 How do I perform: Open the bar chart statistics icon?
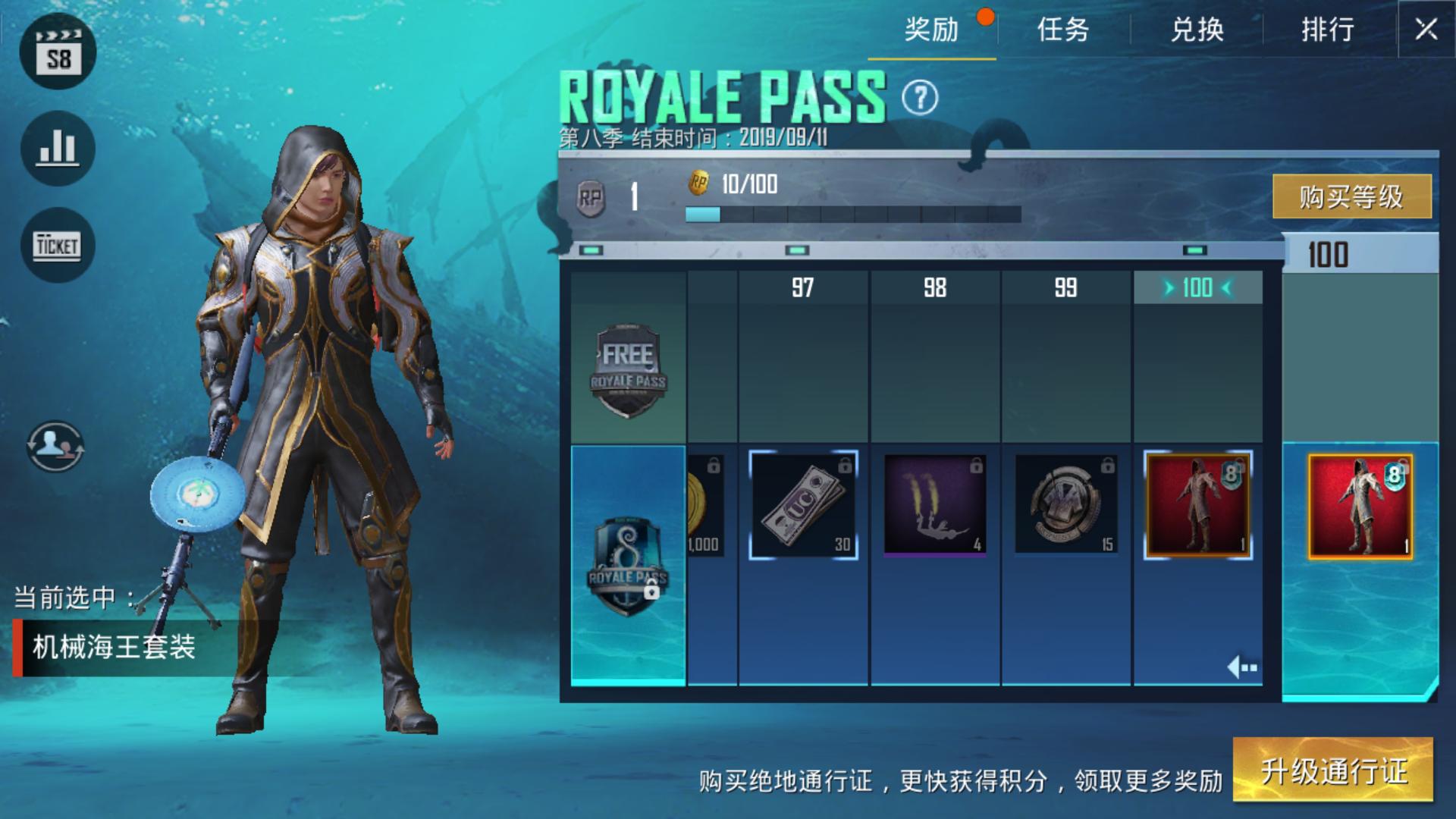(x=58, y=148)
